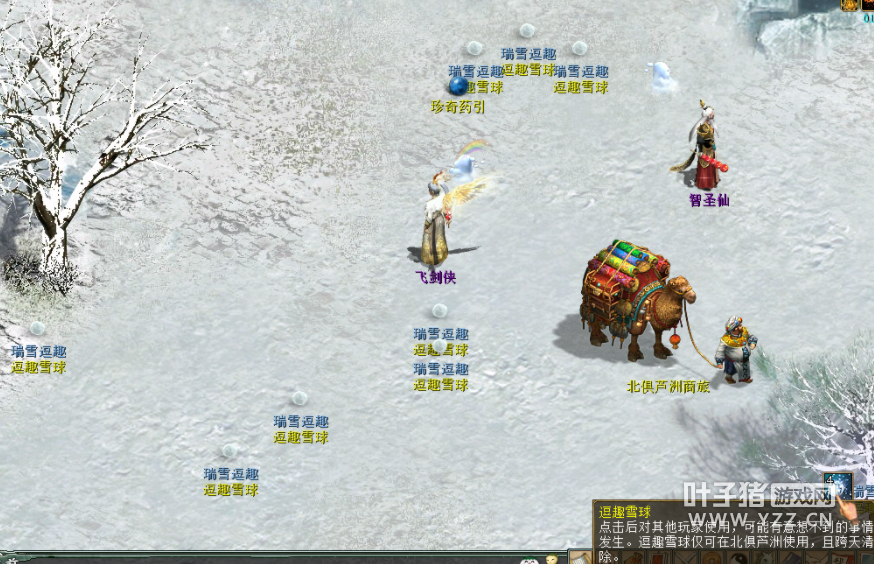
Task: Use the 逗趣雪球 snowball item icon
Action: [837, 486]
